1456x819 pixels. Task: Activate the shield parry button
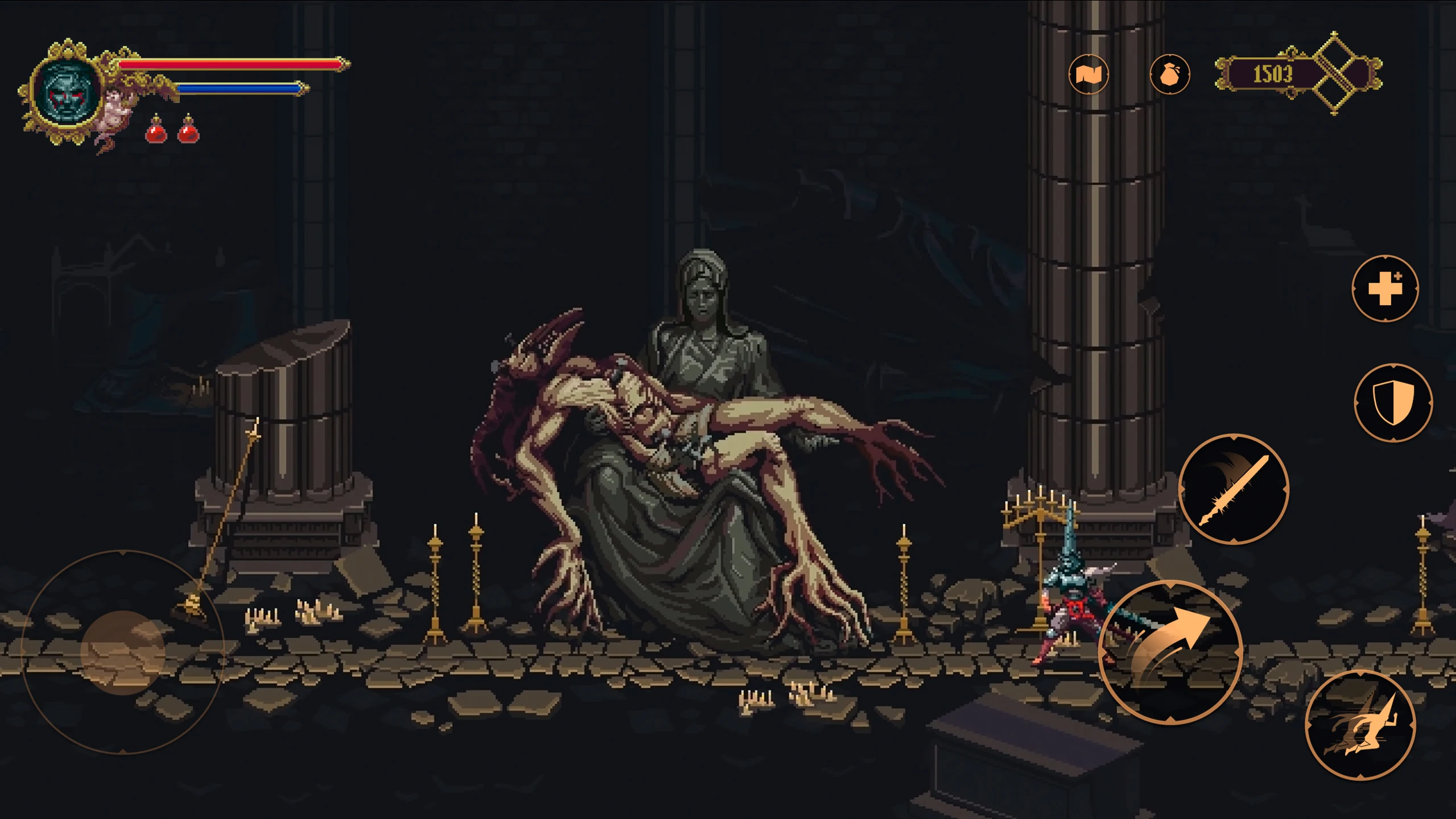pos(1393,403)
